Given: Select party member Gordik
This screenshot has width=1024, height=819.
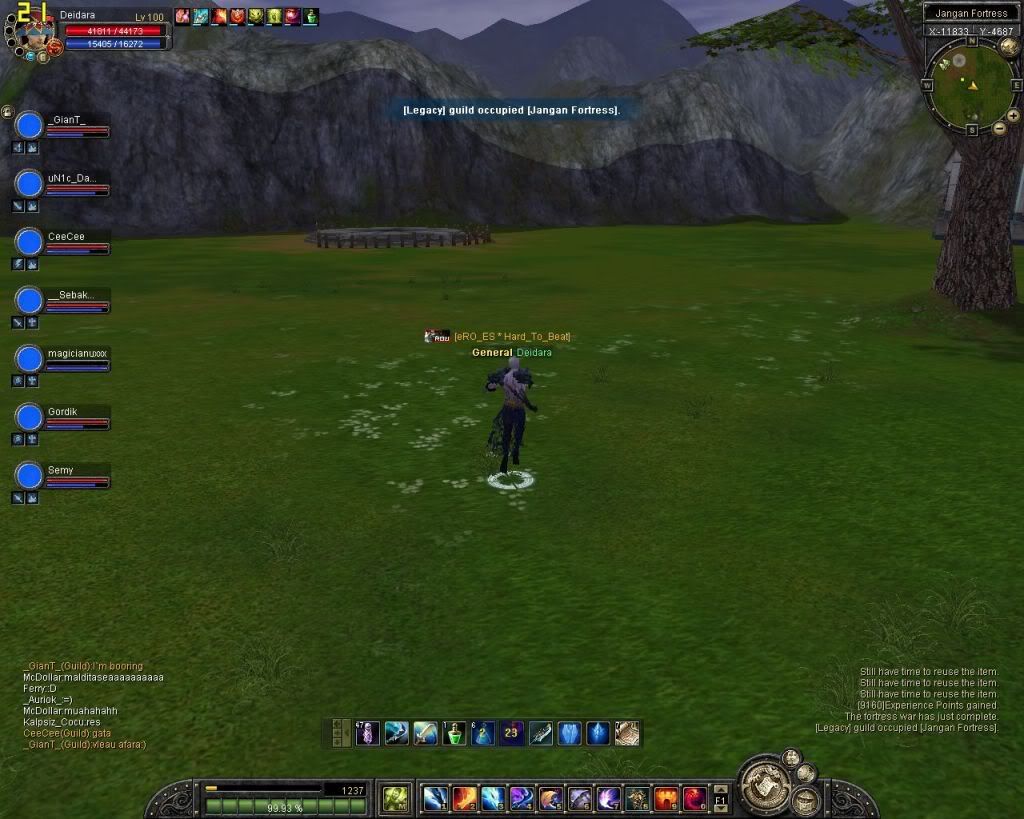Looking at the screenshot, I should 30,418.
